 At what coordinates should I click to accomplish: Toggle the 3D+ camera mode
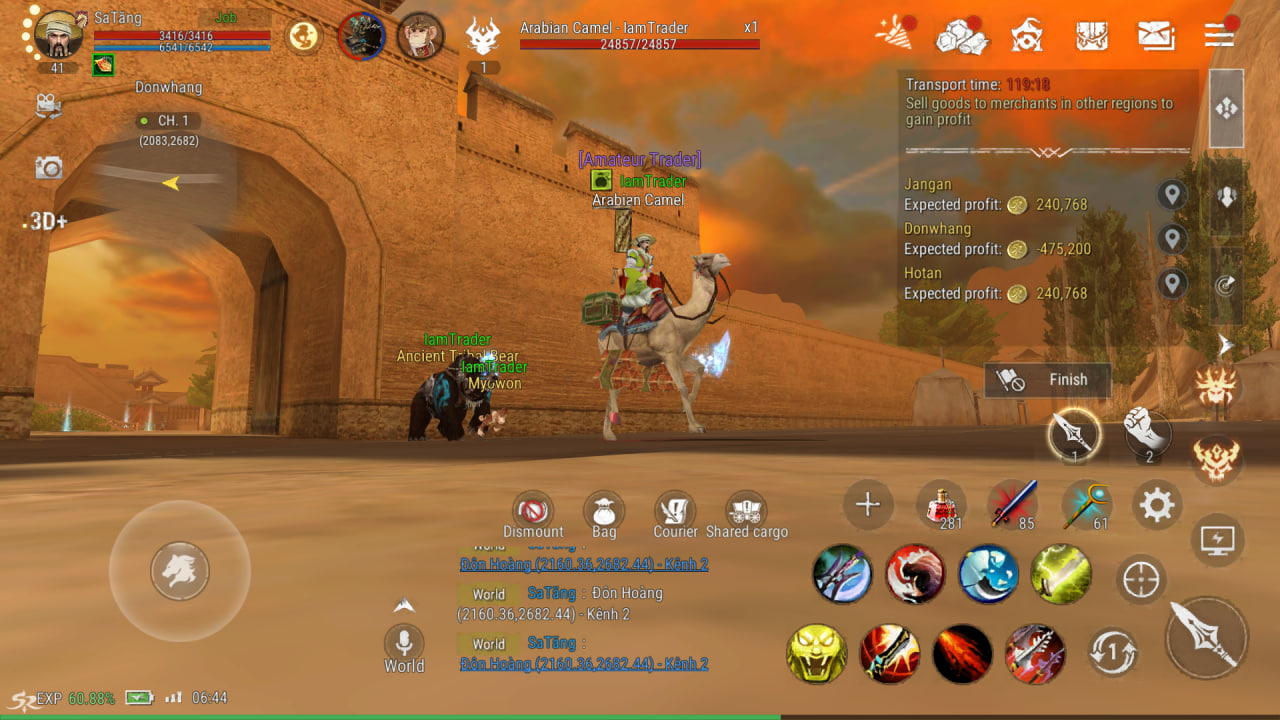(45, 221)
